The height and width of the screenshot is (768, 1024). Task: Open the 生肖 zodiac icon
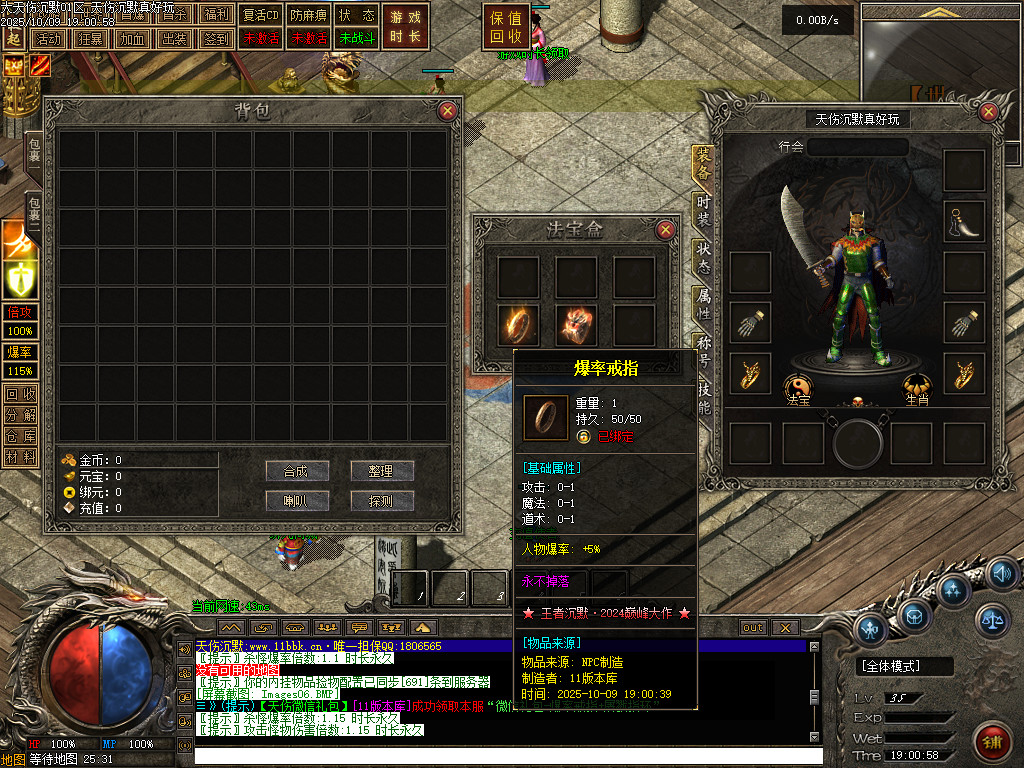[x=917, y=387]
